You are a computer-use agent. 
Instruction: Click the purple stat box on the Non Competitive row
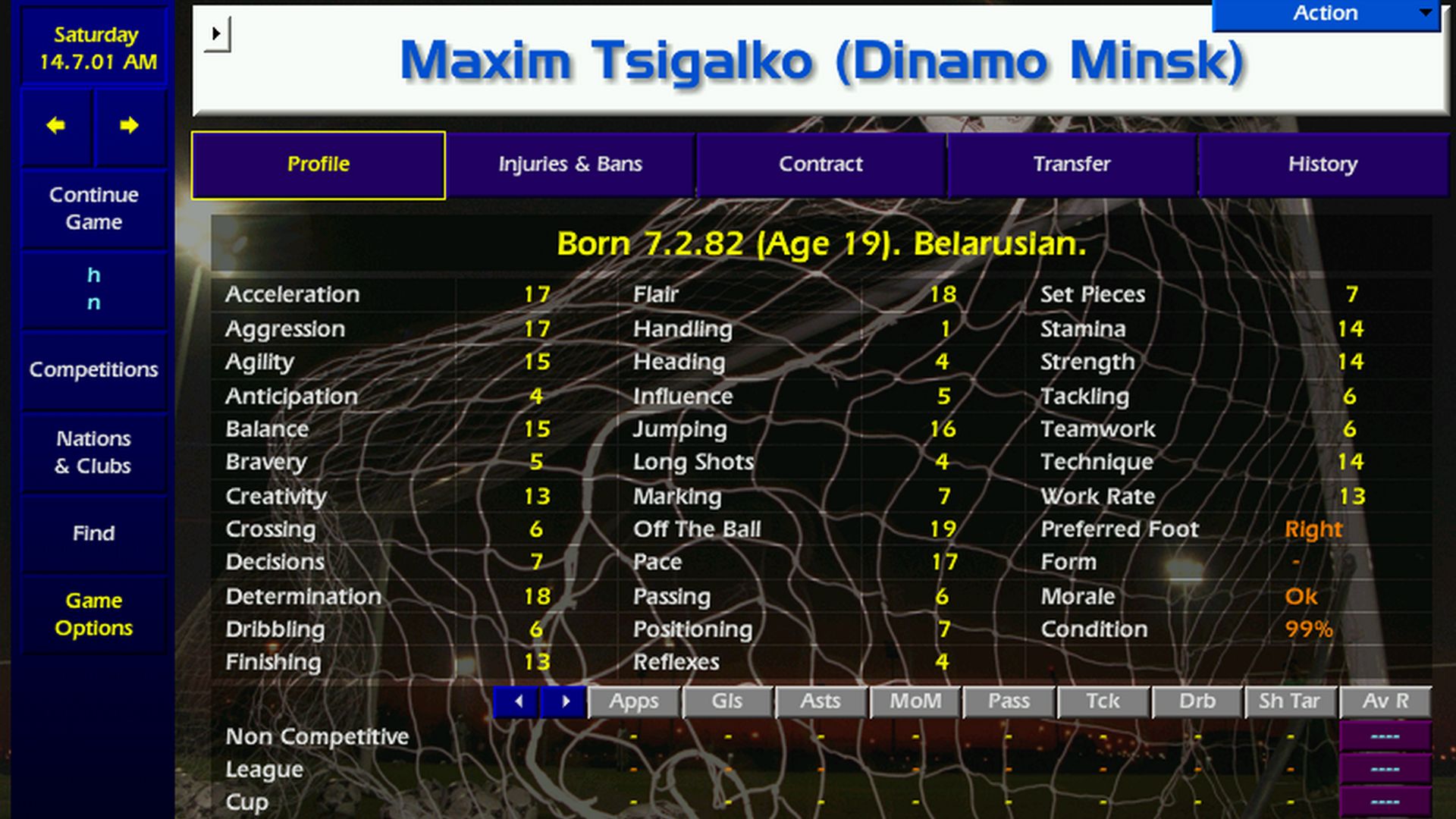coord(1385,736)
